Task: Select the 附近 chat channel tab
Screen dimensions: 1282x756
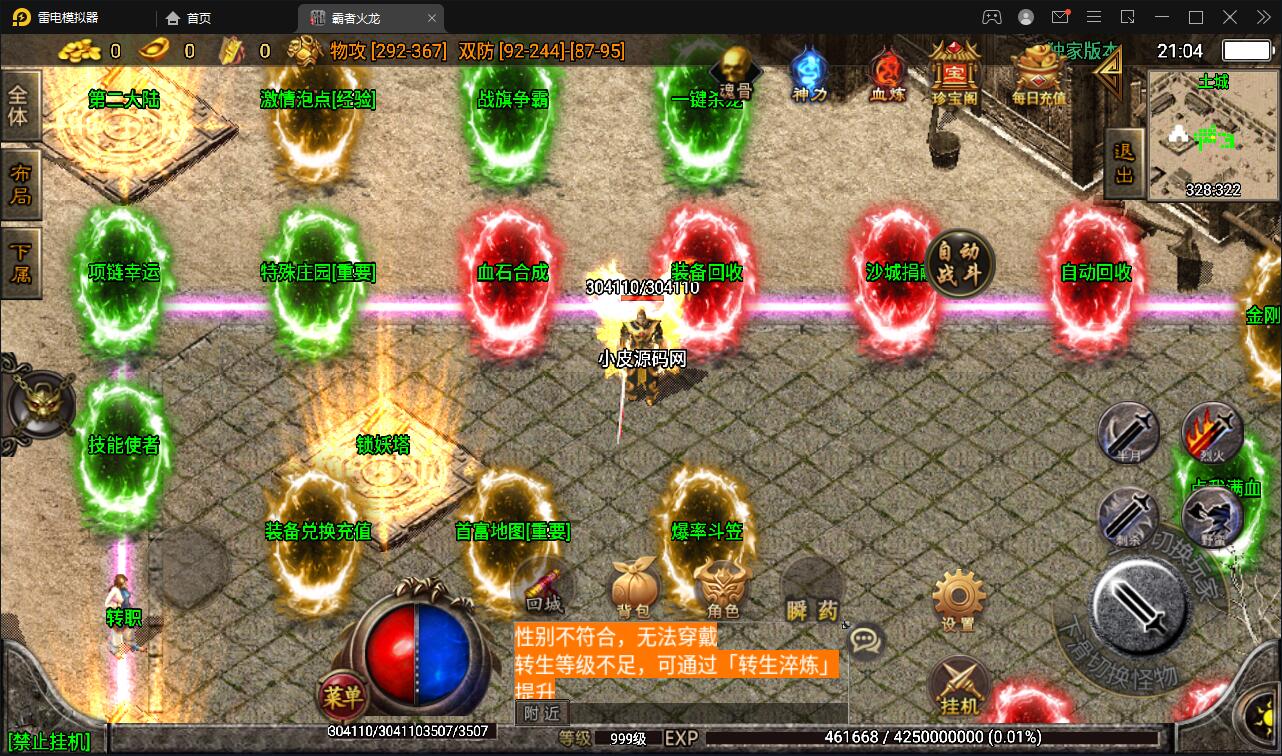Action: 540,713
